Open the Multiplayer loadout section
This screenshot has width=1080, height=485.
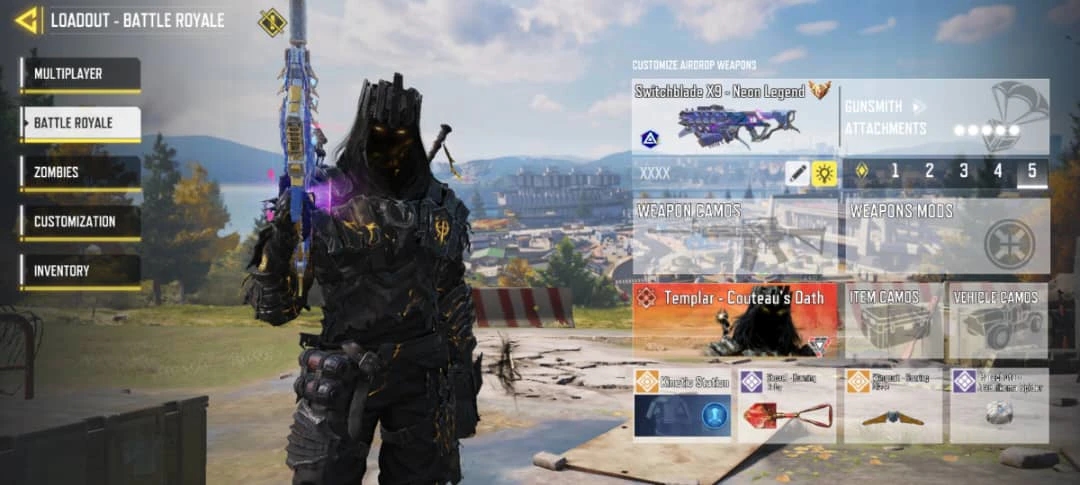pos(80,74)
